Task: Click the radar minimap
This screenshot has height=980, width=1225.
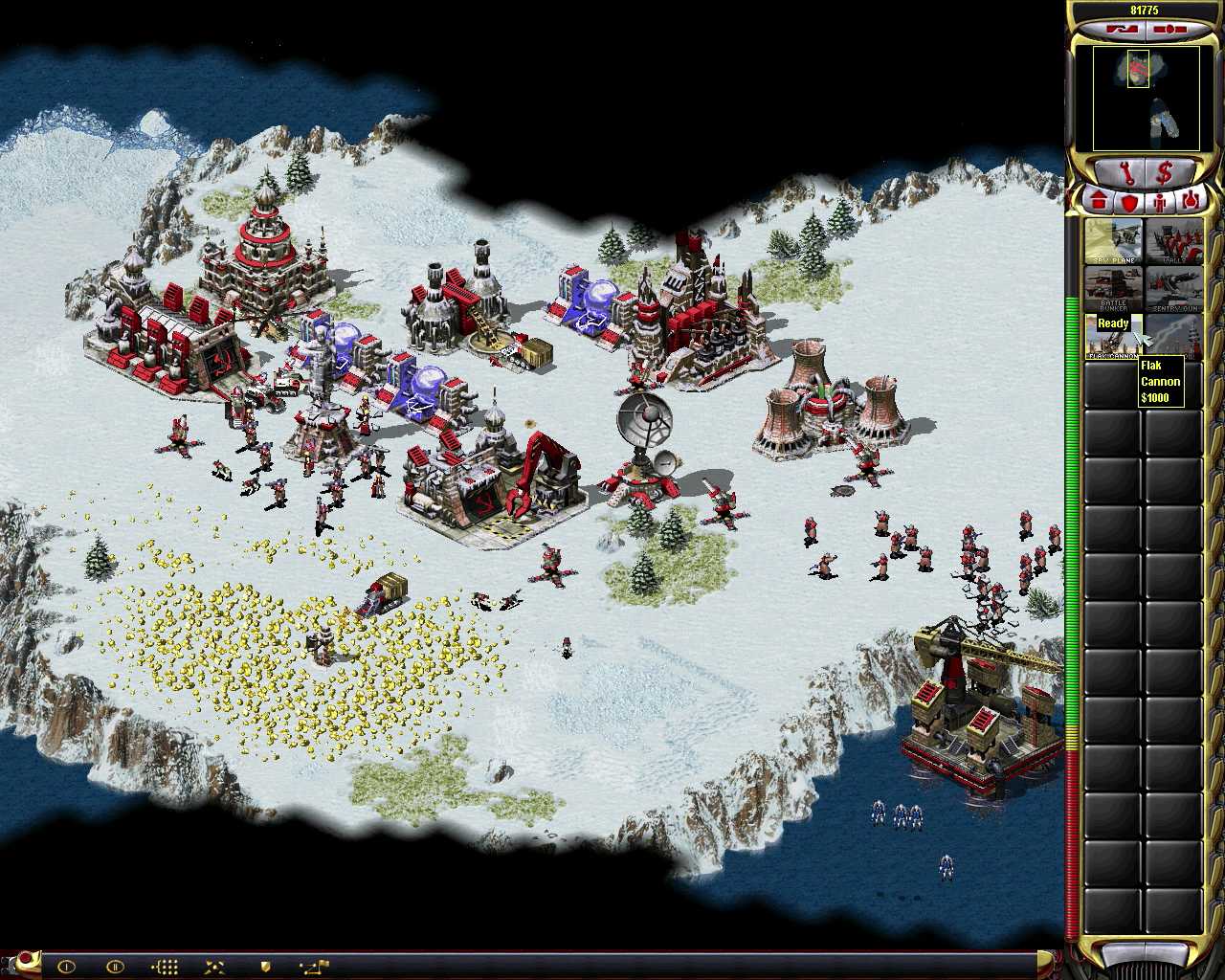Action: point(1146,99)
